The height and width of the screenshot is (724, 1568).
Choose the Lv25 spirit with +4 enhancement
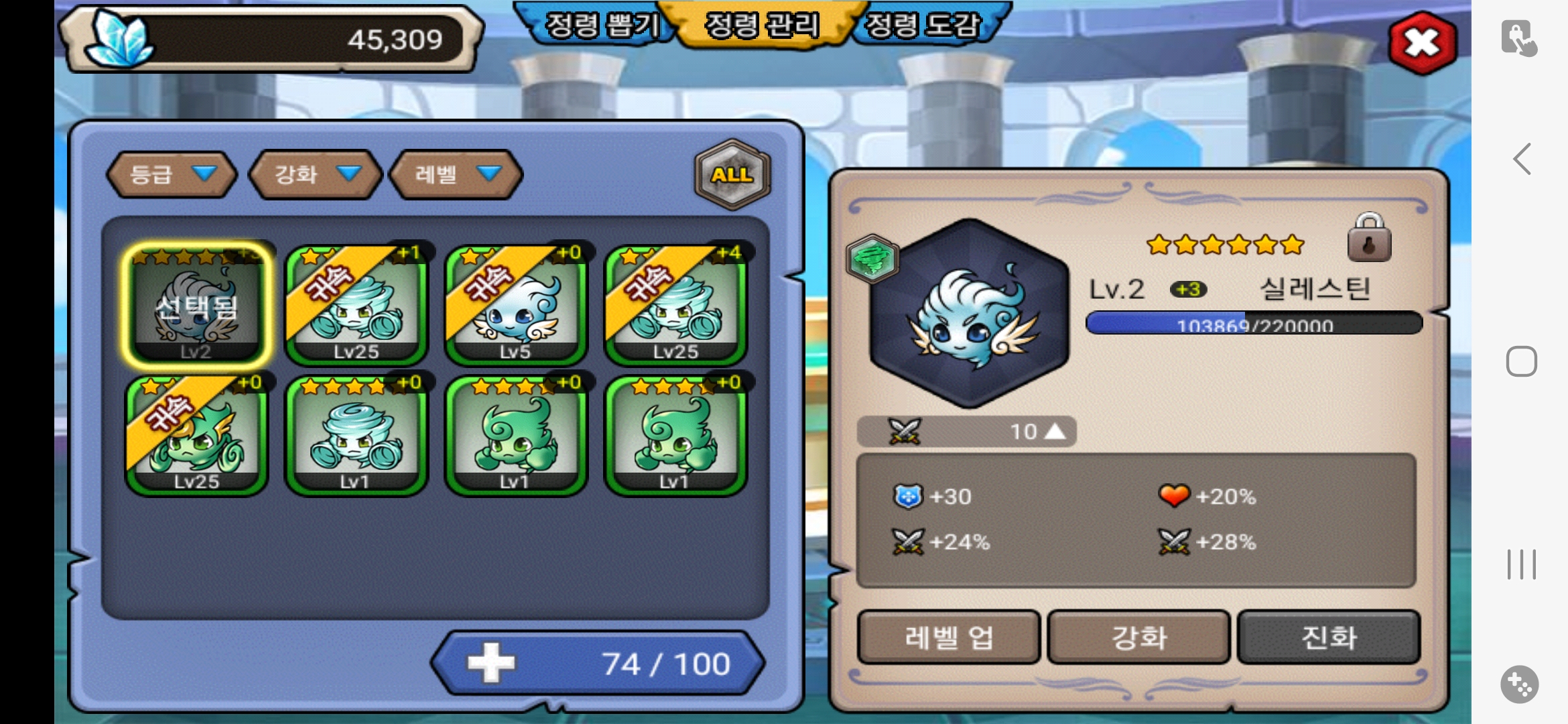(x=675, y=306)
